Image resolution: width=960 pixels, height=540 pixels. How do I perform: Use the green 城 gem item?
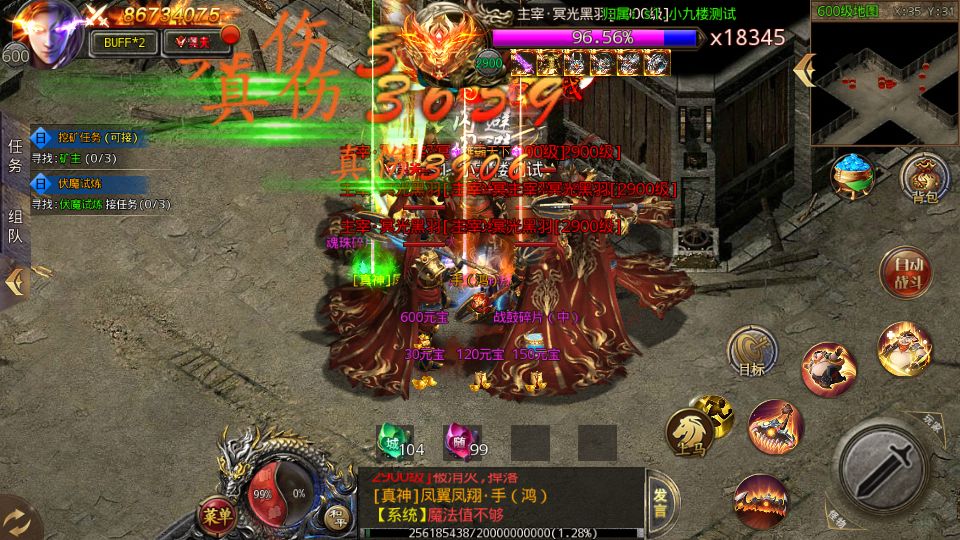(x=389, y=440)
